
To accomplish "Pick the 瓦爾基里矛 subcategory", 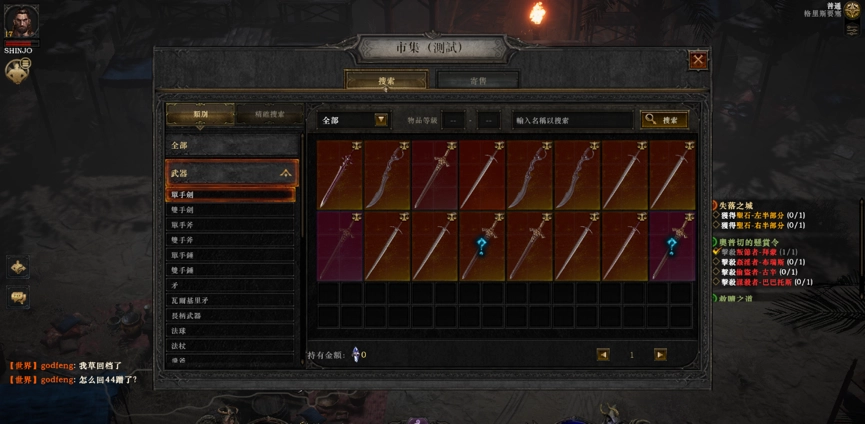I will click(x=232, y=300).
